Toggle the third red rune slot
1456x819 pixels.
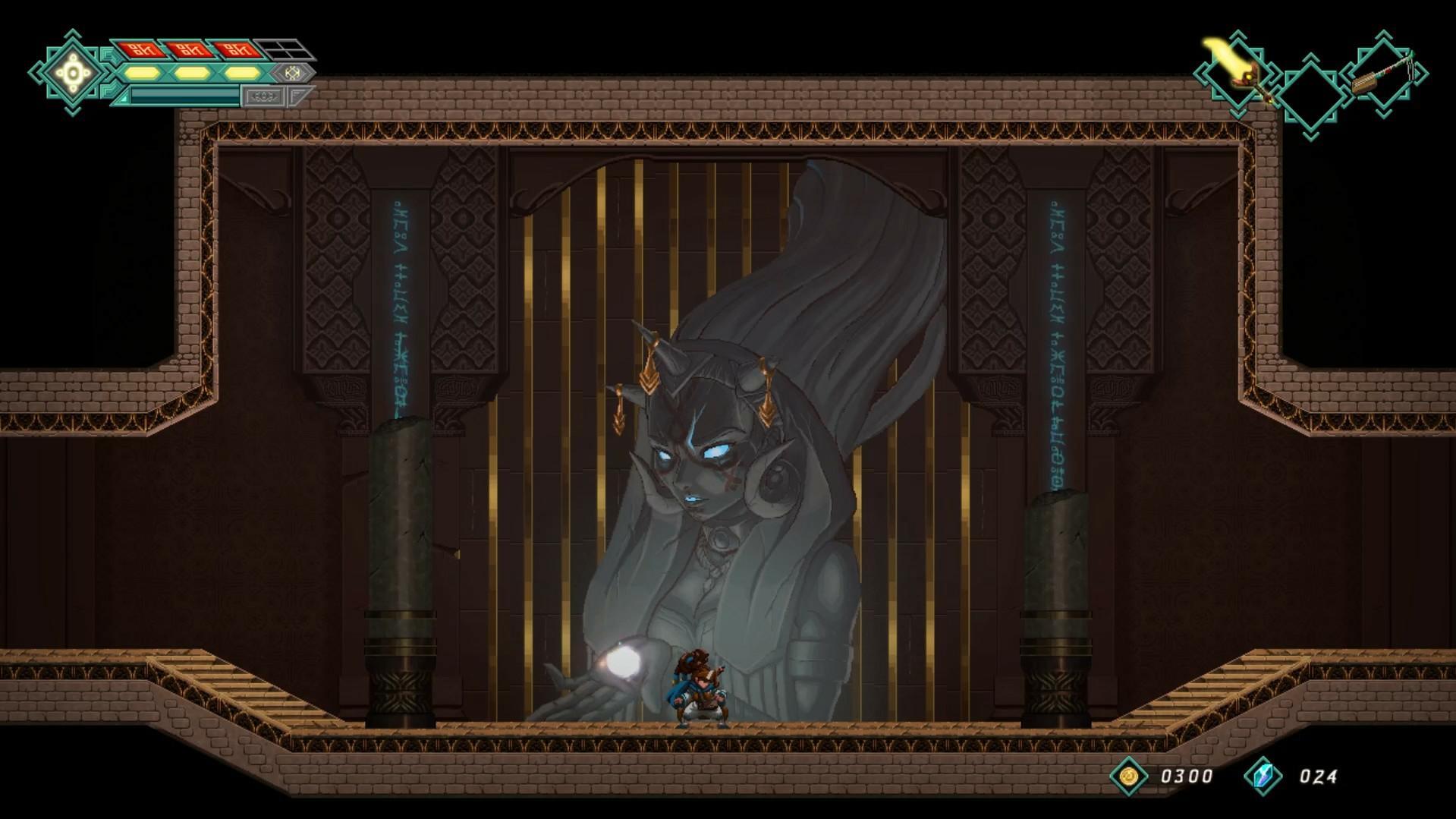239,50
